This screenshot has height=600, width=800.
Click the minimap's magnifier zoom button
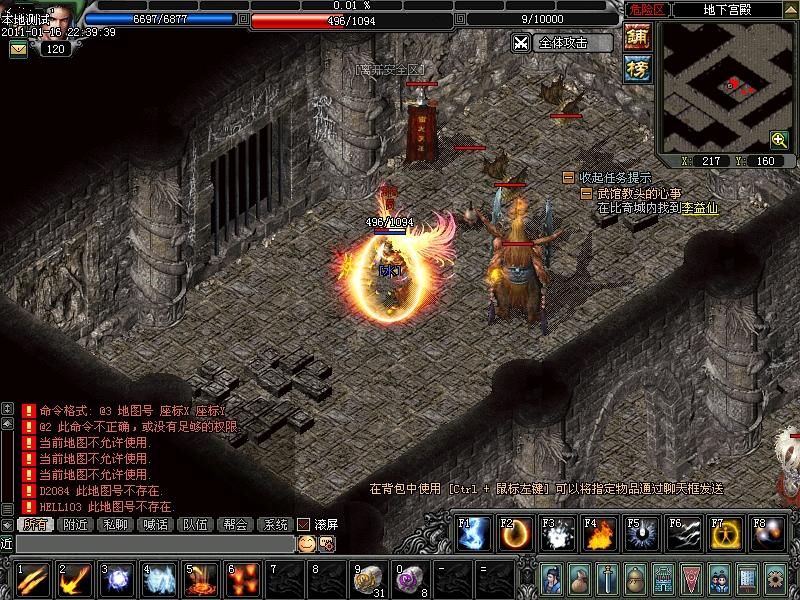[x=778, y=139]
